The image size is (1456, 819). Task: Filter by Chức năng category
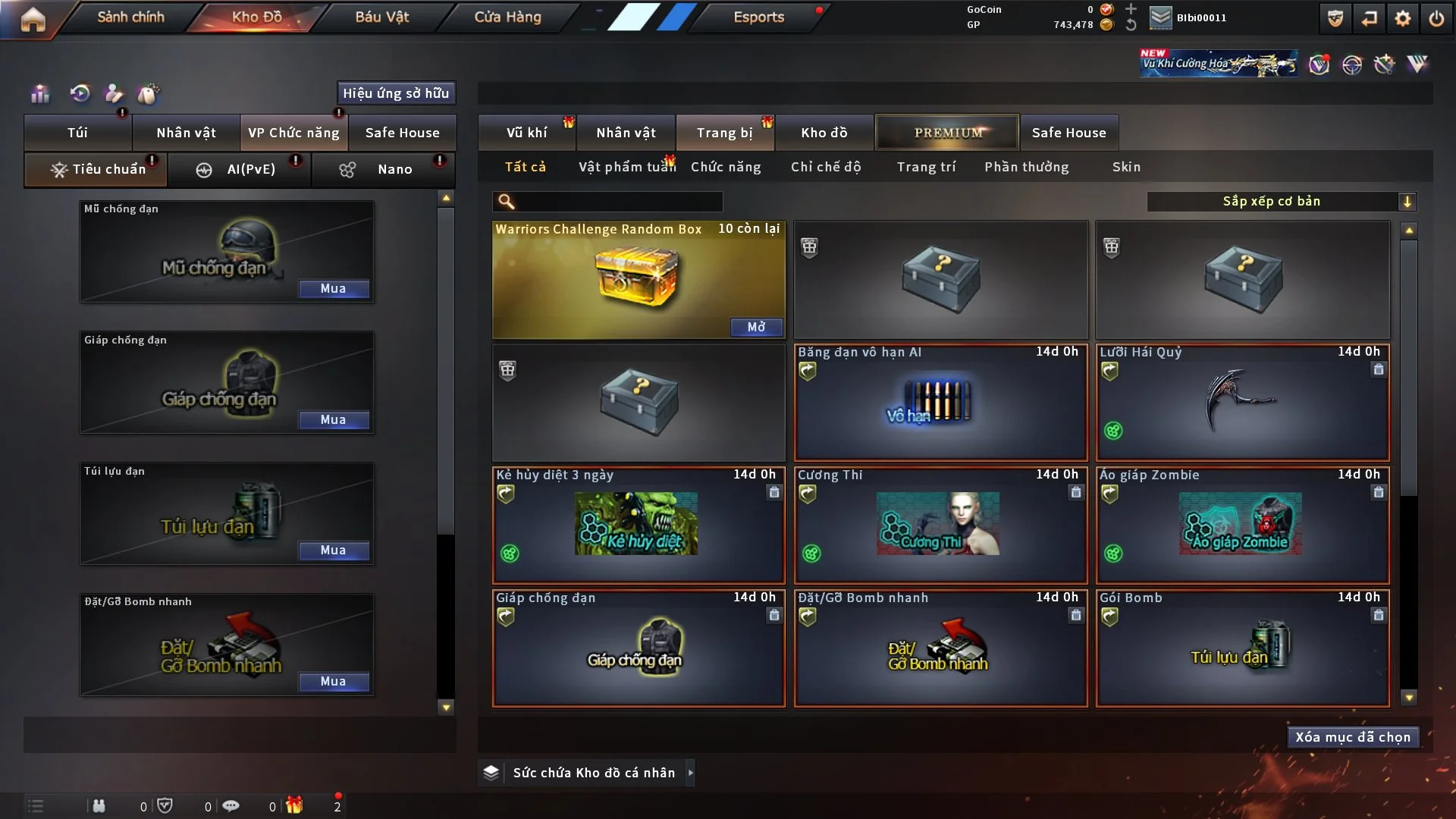726,167
